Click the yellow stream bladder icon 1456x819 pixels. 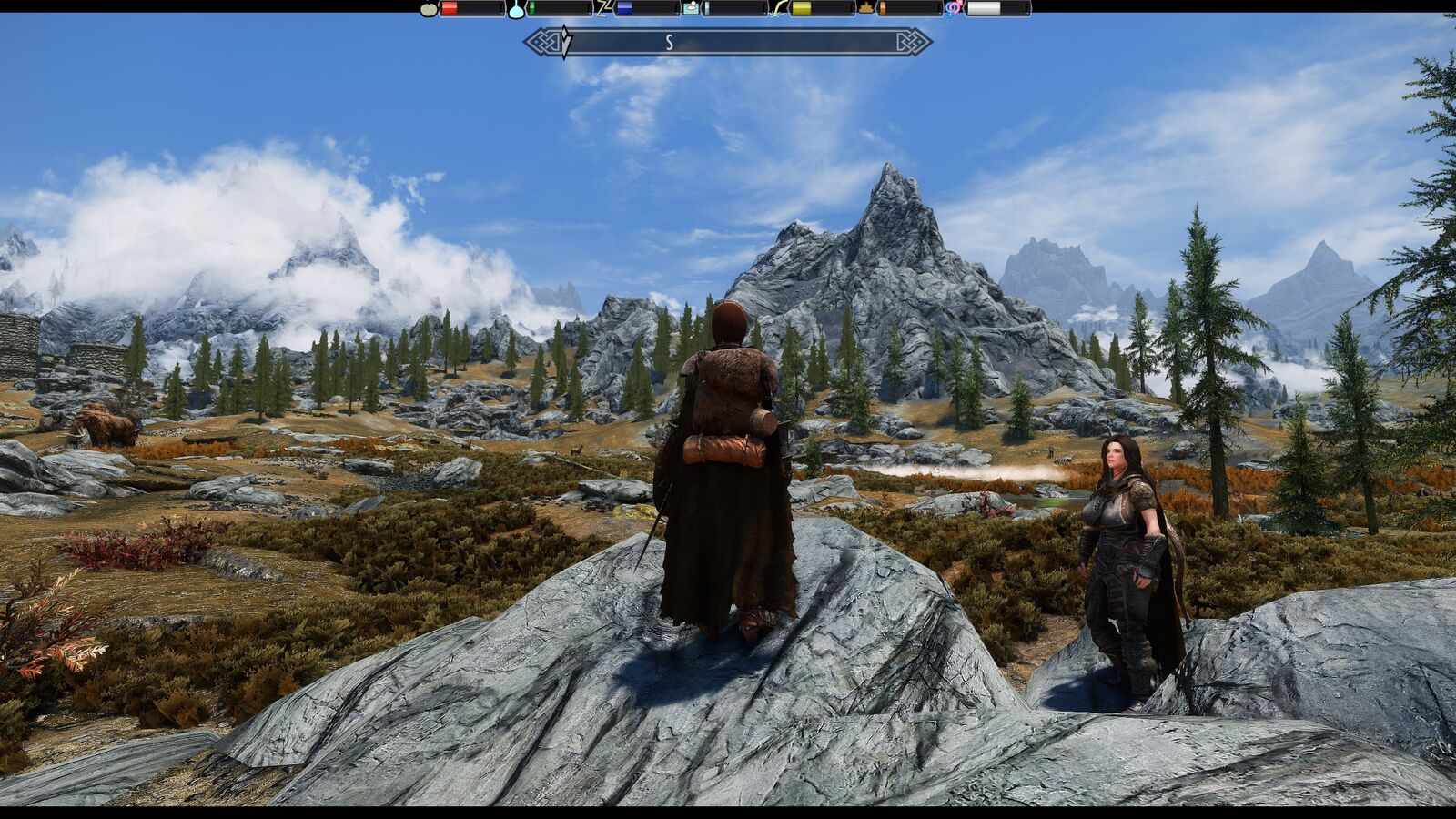pyautogui.click(x=779, y=9)
